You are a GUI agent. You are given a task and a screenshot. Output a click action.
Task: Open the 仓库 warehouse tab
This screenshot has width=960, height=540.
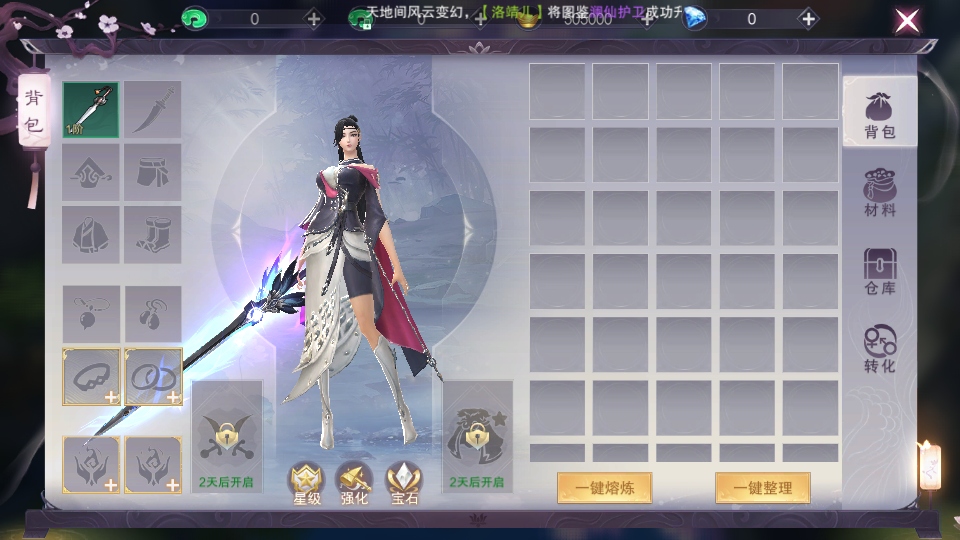[x=880, y=271]
